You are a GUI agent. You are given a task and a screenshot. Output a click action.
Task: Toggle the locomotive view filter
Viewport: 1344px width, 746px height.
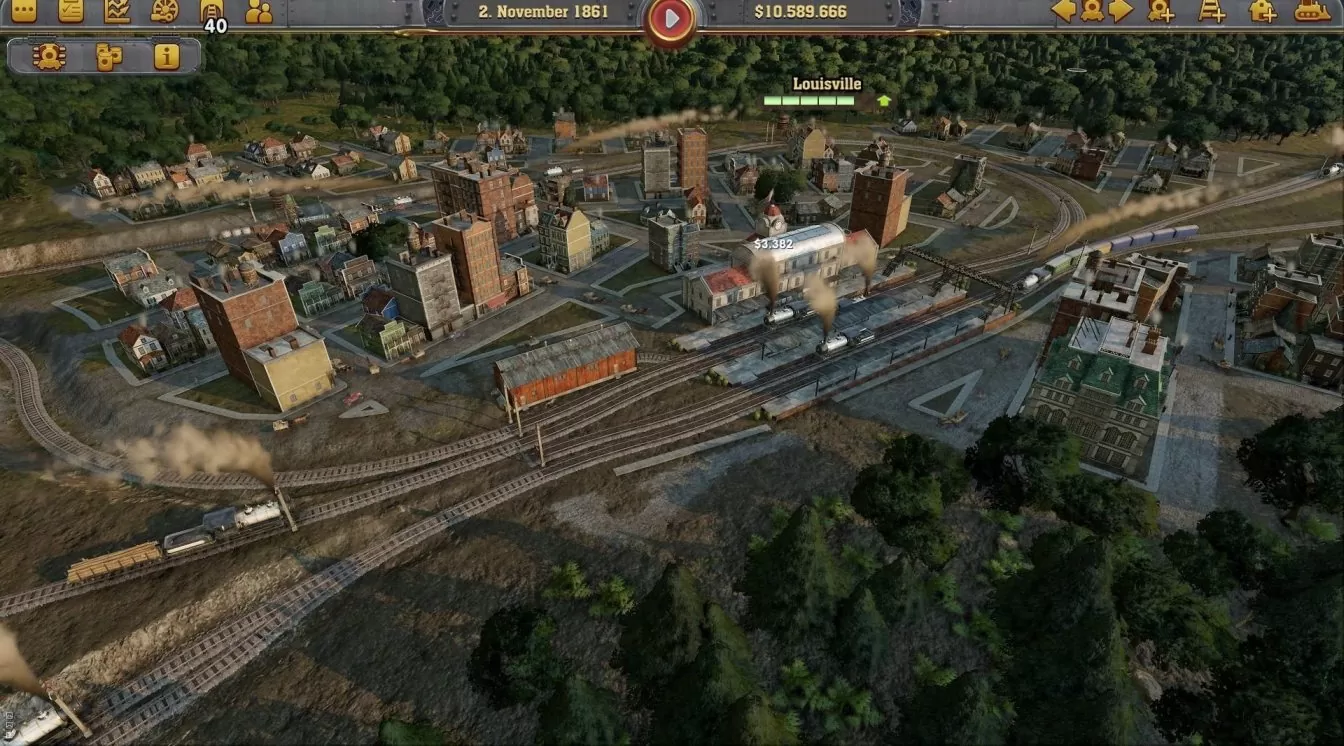[x=49, y=57]
